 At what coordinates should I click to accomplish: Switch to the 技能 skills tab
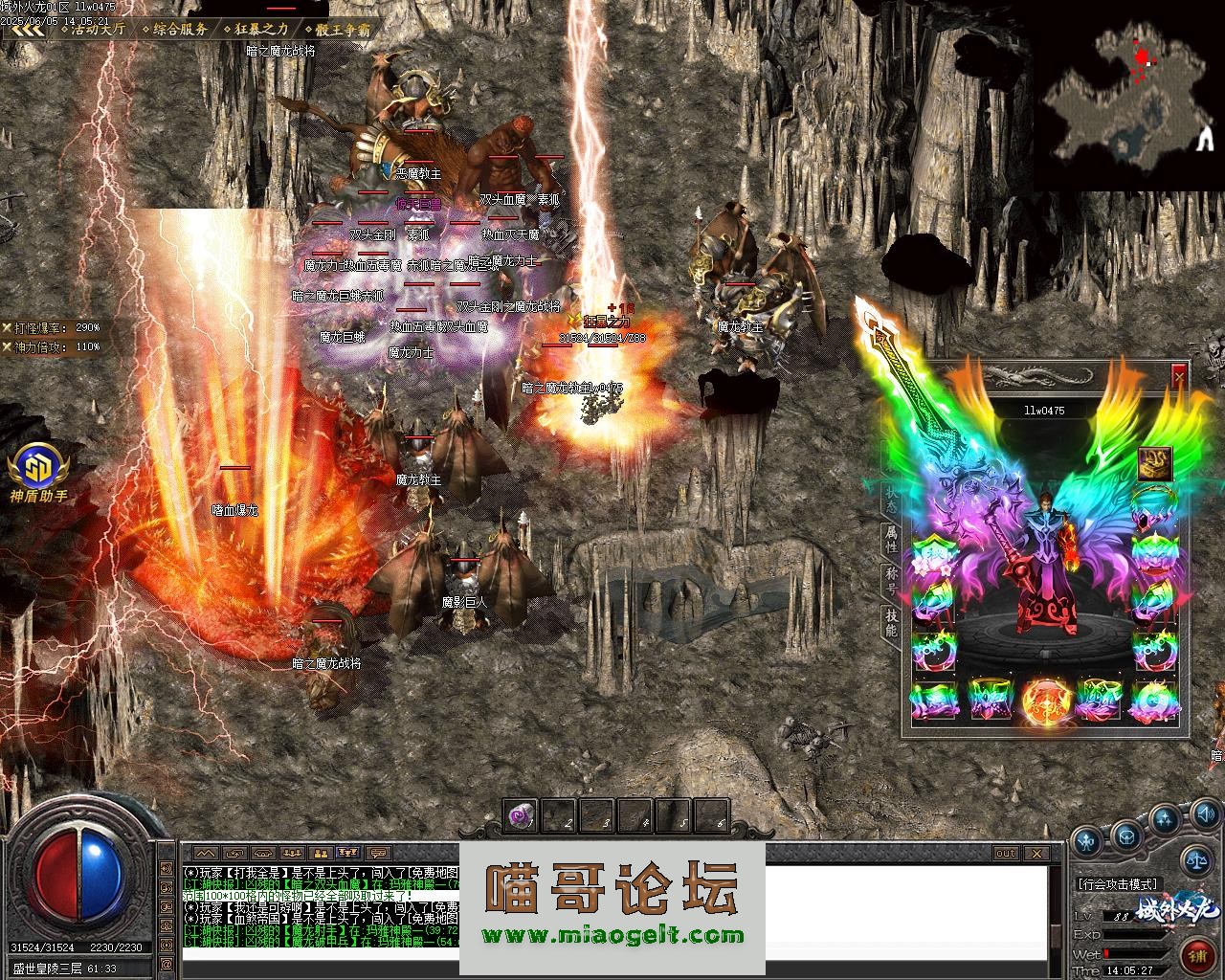[x=891, y=623]
